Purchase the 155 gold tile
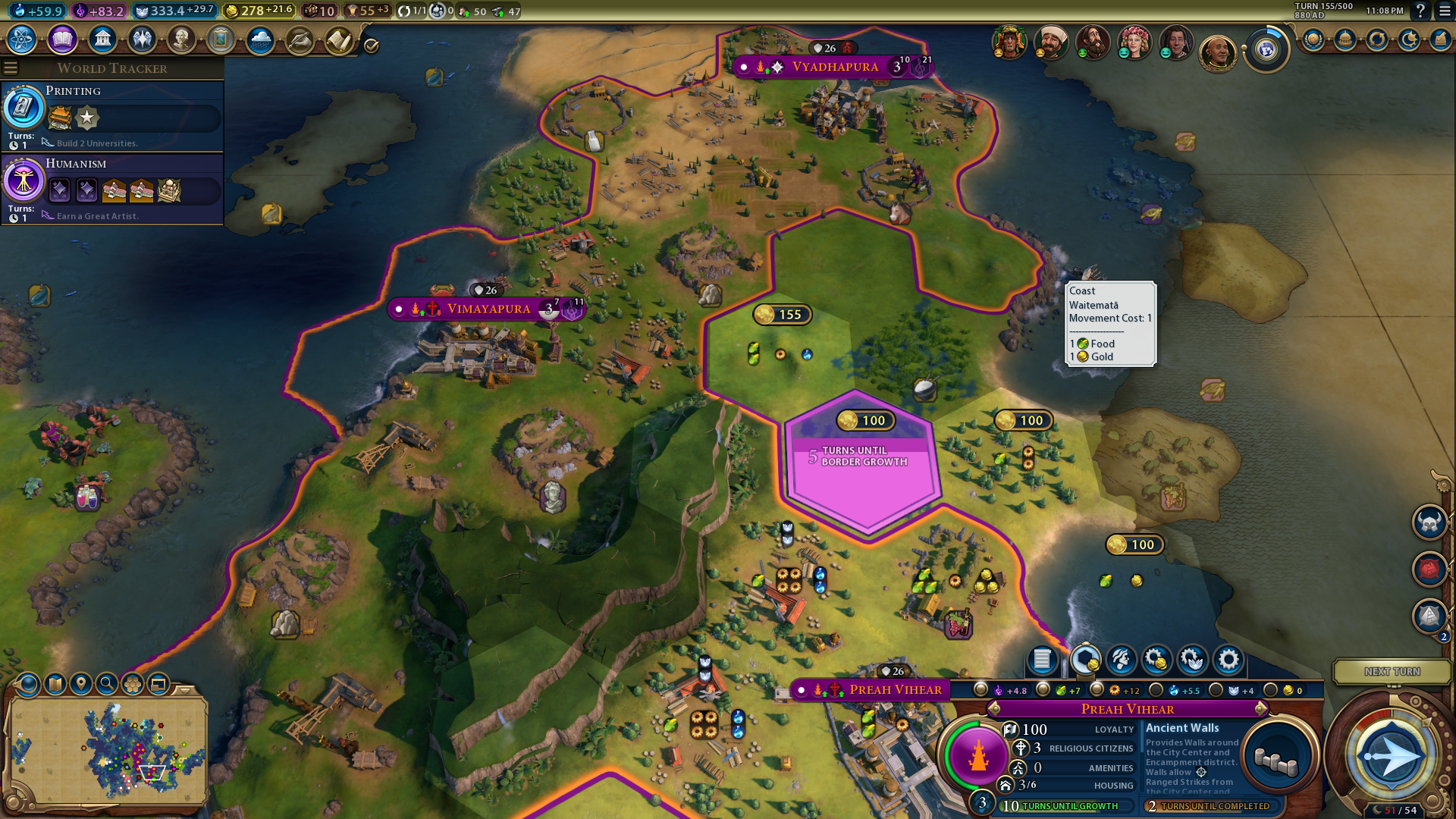 782,315
